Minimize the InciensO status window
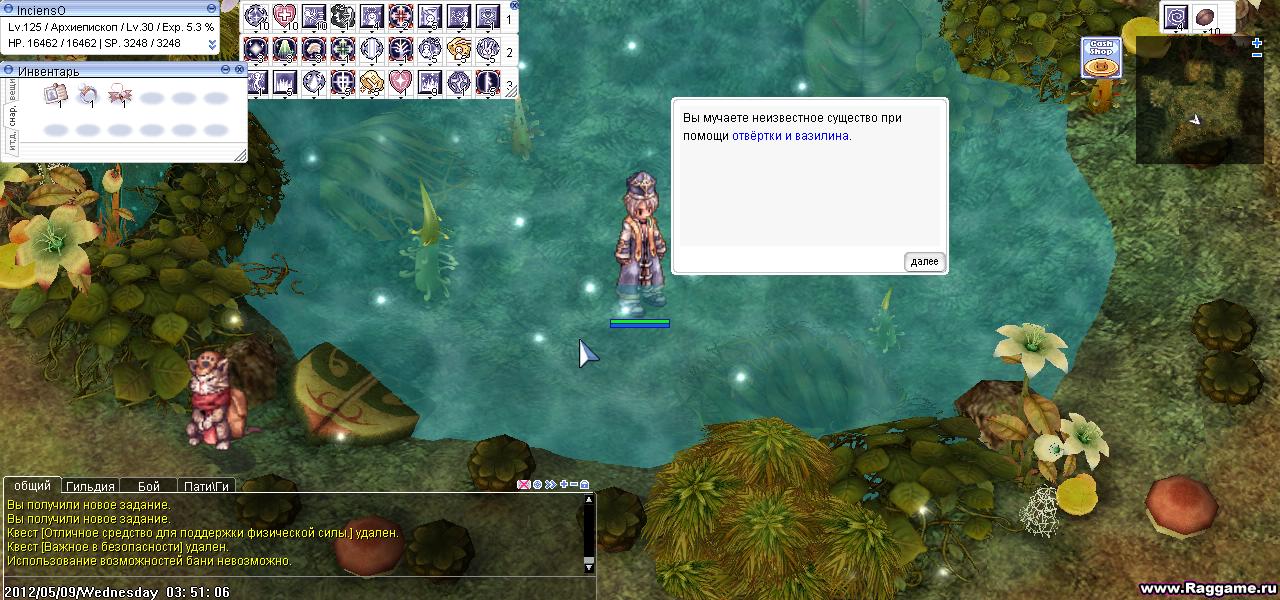The image size is (1280, 600). tap(211, 9)
